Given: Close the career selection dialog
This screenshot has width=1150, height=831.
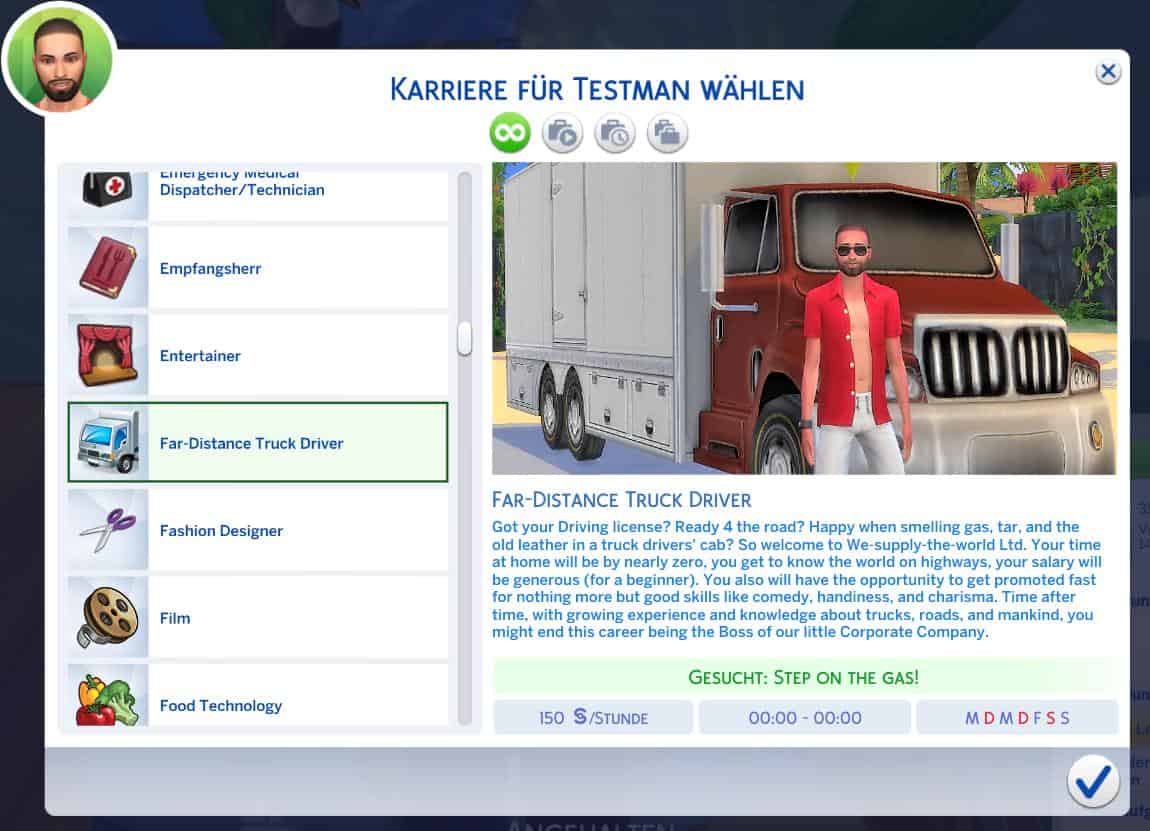Looking at the screenshot, I should (1107, 72).
